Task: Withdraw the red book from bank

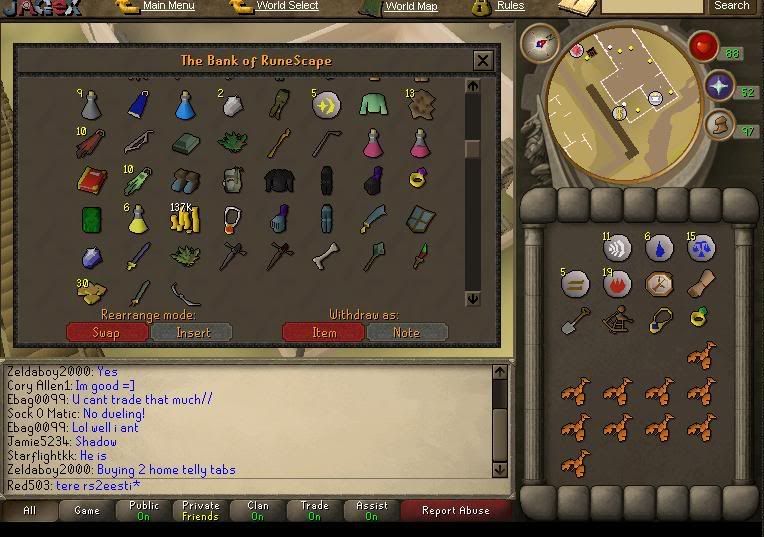Action: click(92, 181)
